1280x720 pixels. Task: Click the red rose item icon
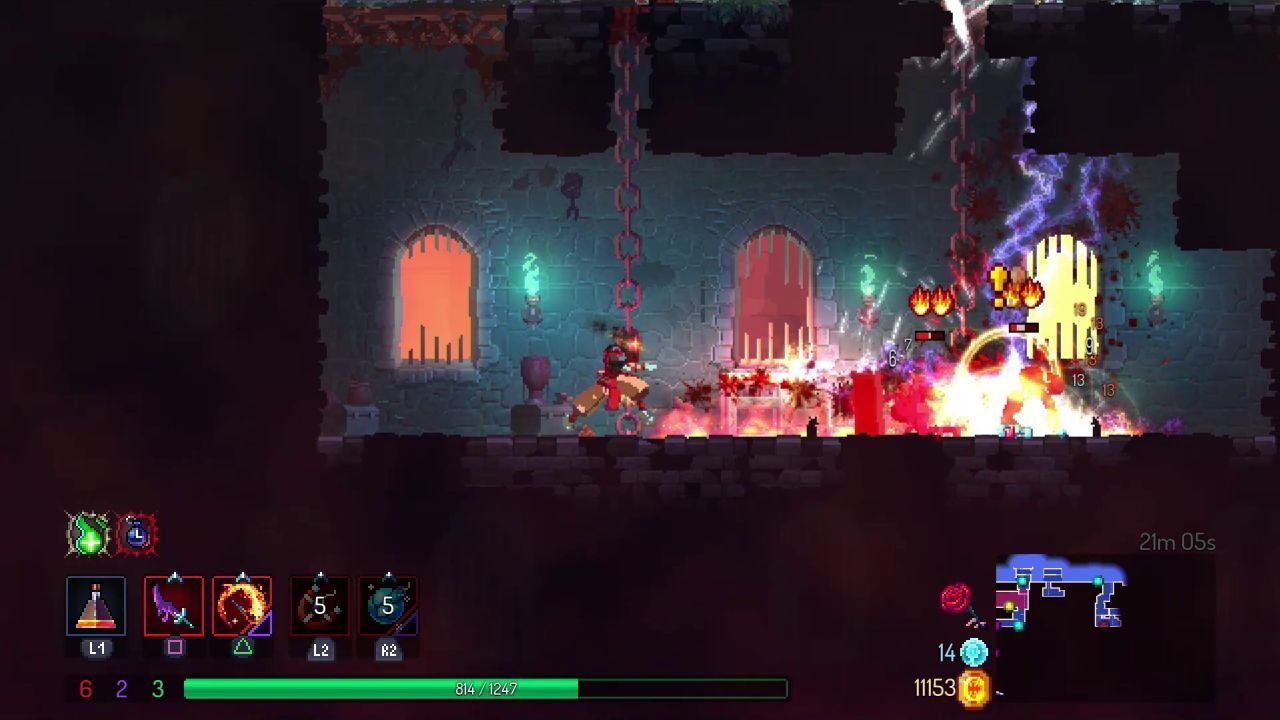(x=957, y=600)
